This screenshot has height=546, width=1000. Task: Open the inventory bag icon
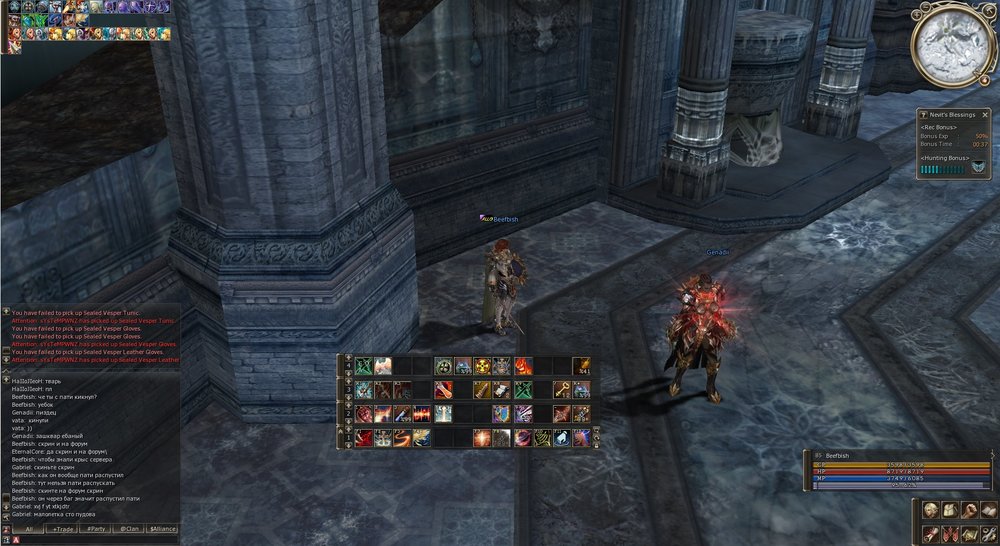(950, 511)
